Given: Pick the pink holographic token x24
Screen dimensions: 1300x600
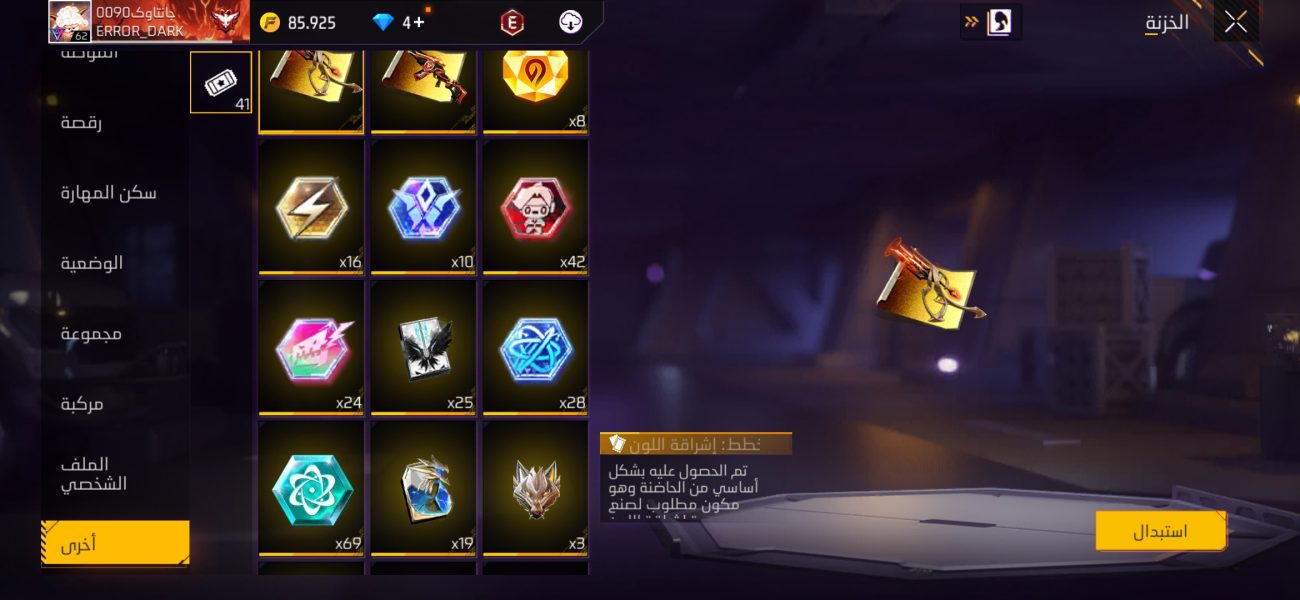Looking at the screenshot, I should [x=311, y=348].
